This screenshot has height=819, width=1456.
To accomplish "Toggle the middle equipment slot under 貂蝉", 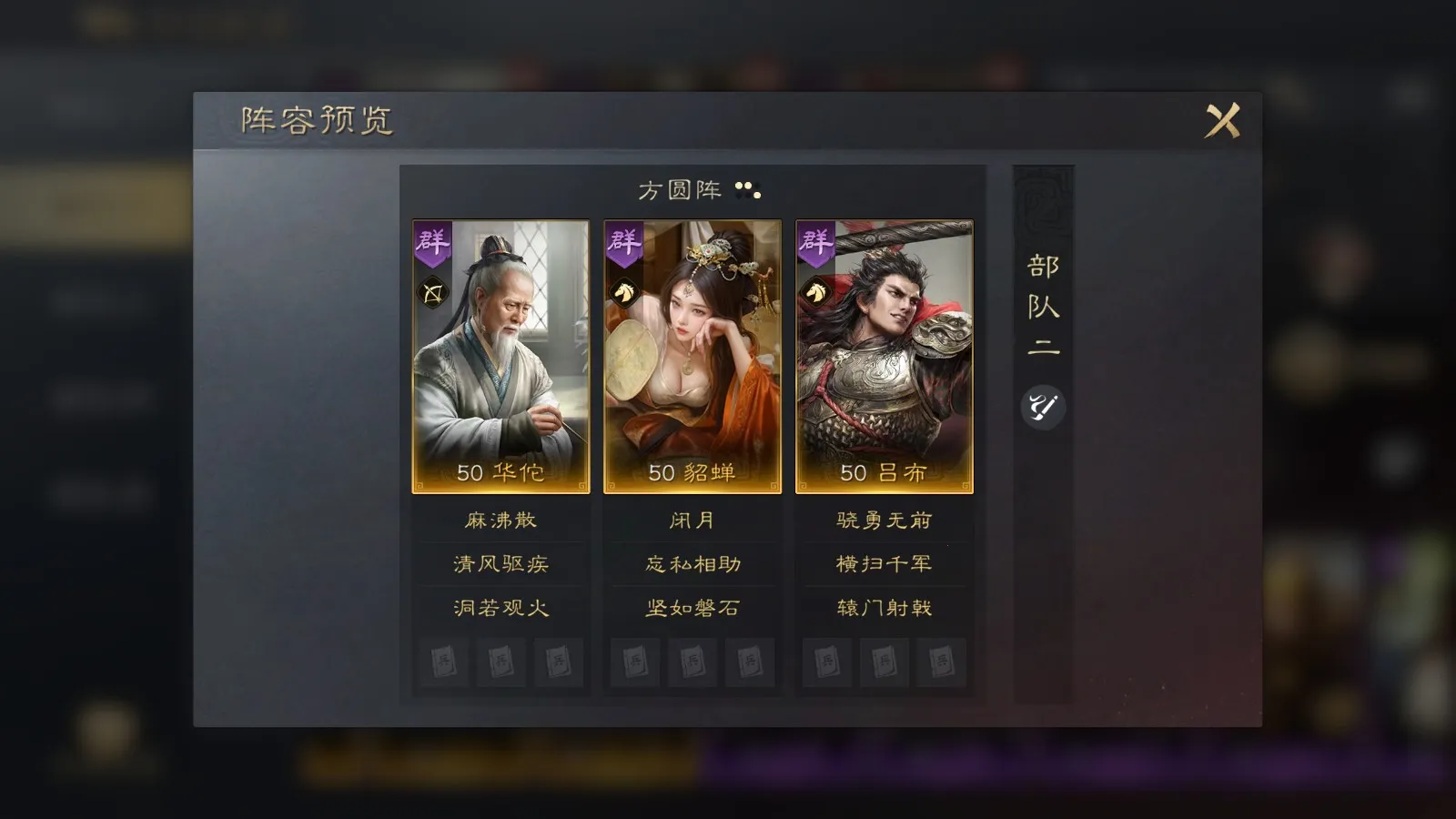I will pos(693,663).
